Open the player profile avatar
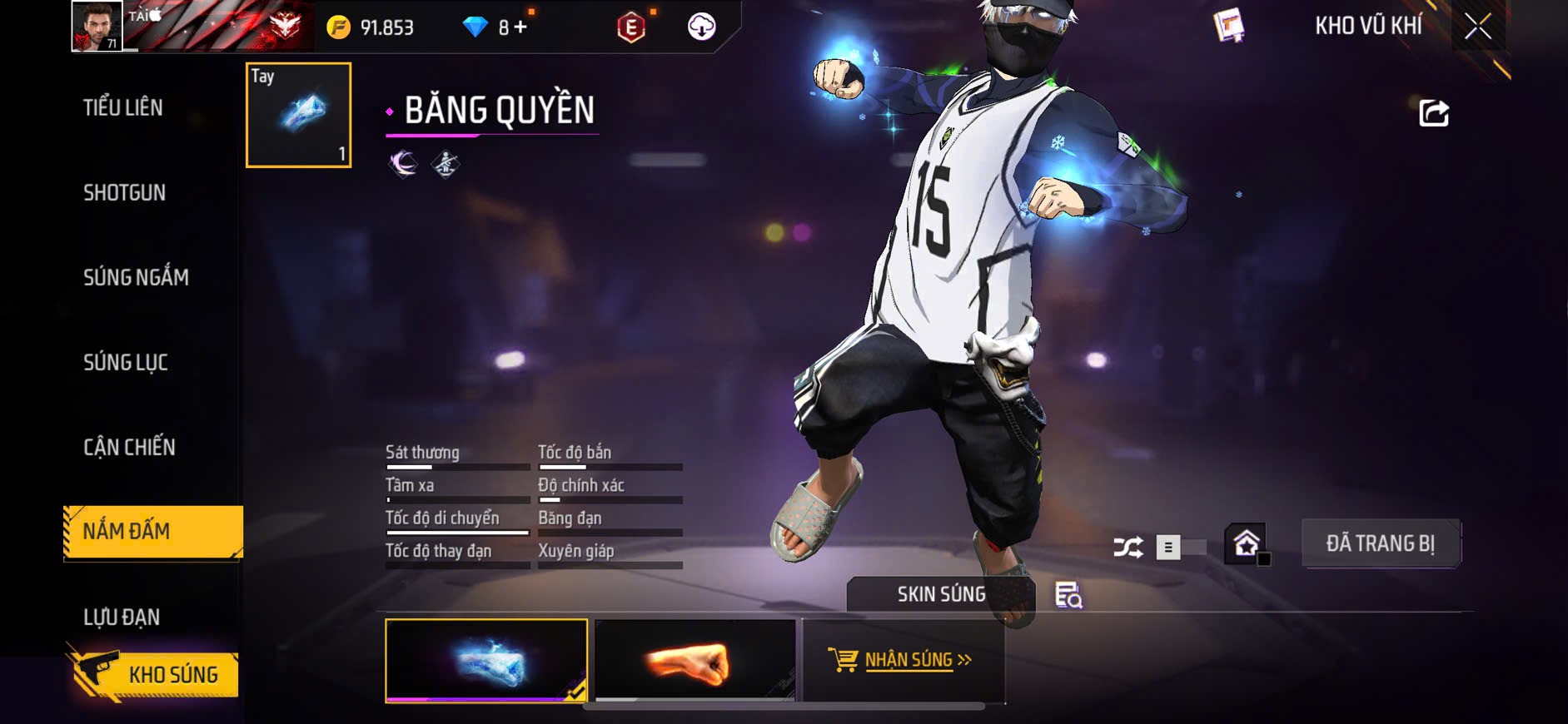1568x724 pixels. coord(97,27)
